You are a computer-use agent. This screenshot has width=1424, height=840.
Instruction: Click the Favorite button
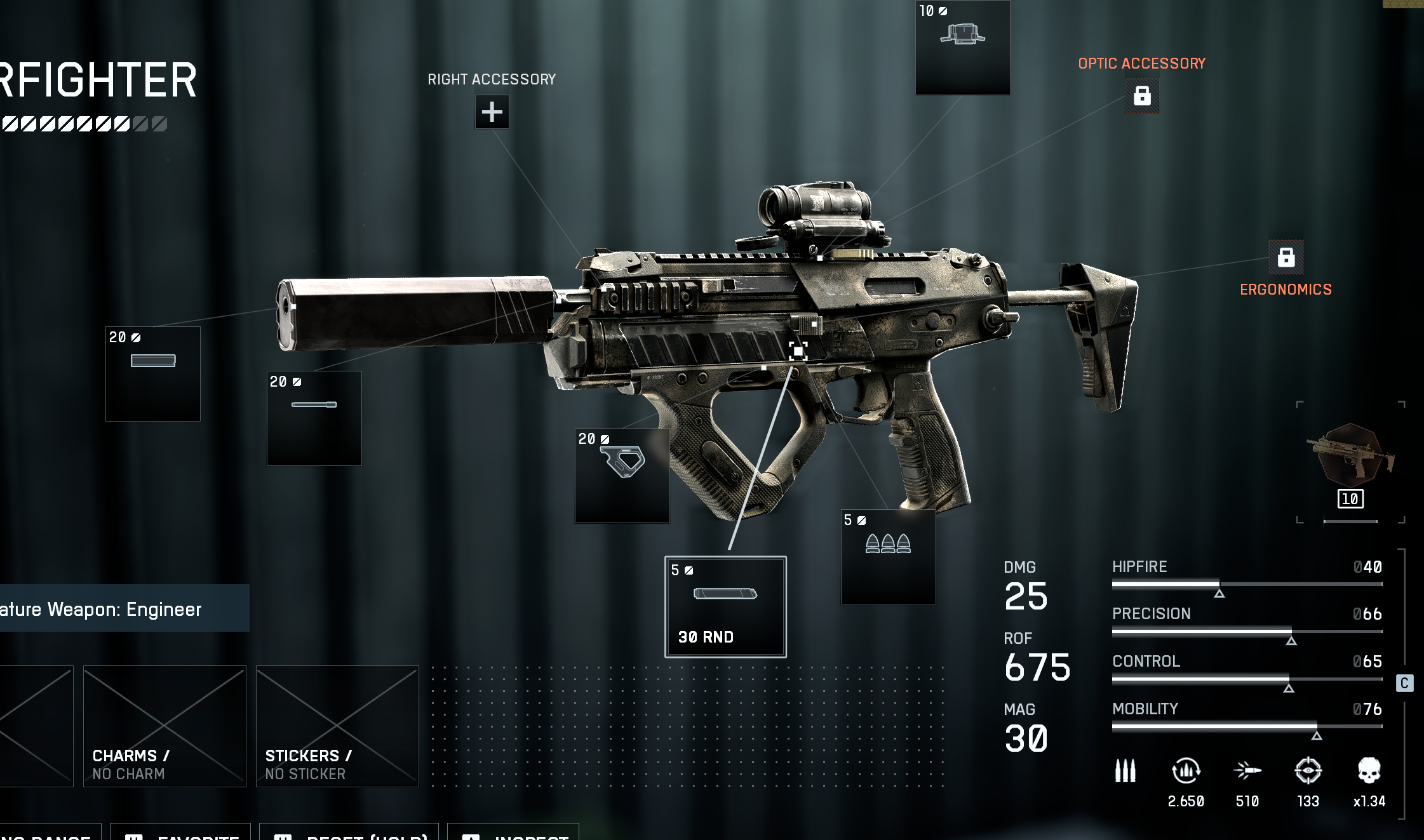pos(181,834)
